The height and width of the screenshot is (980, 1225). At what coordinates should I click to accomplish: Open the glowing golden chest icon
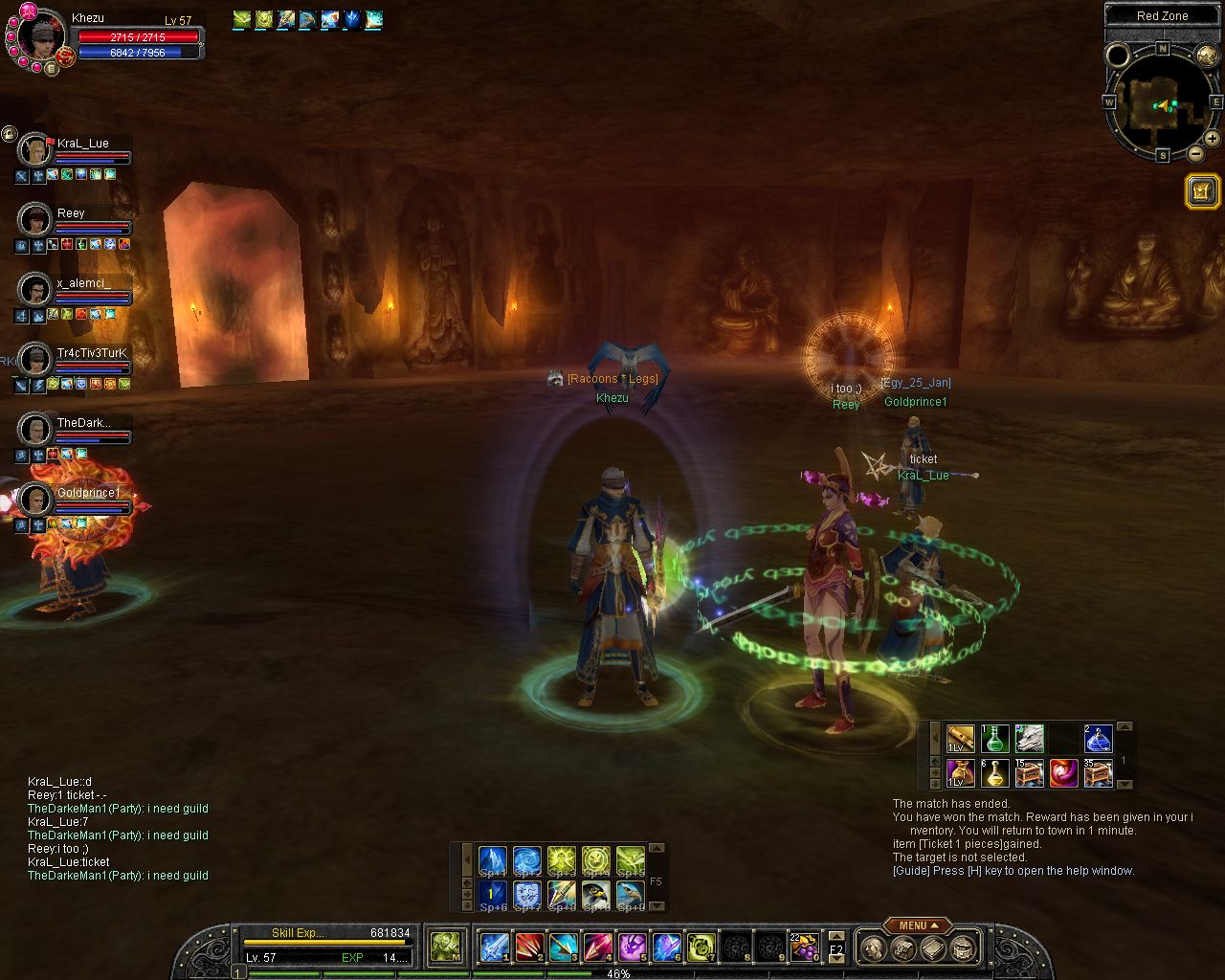coord(1201,190)
